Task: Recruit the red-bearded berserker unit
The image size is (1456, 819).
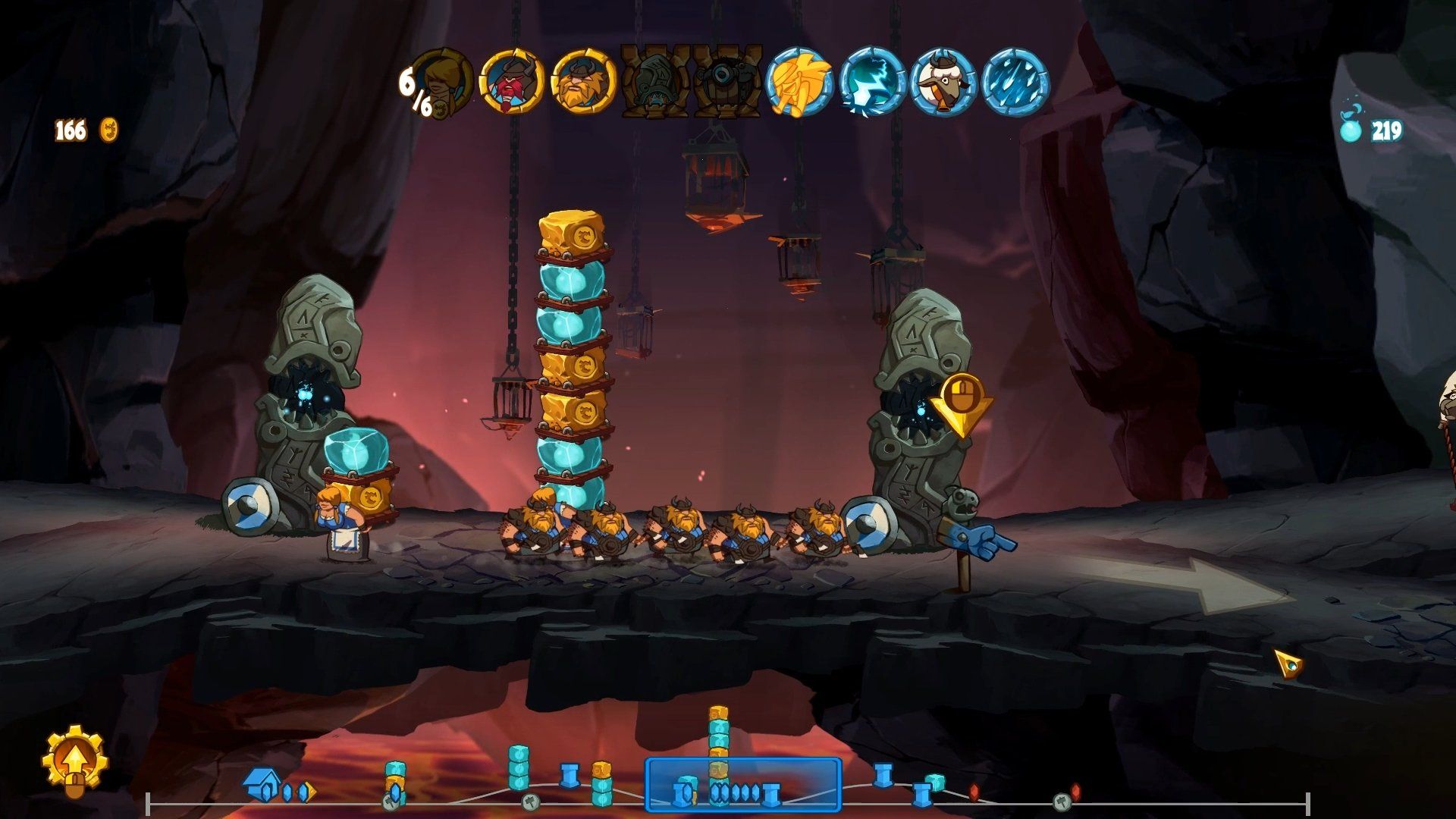Action: (513, 81)
